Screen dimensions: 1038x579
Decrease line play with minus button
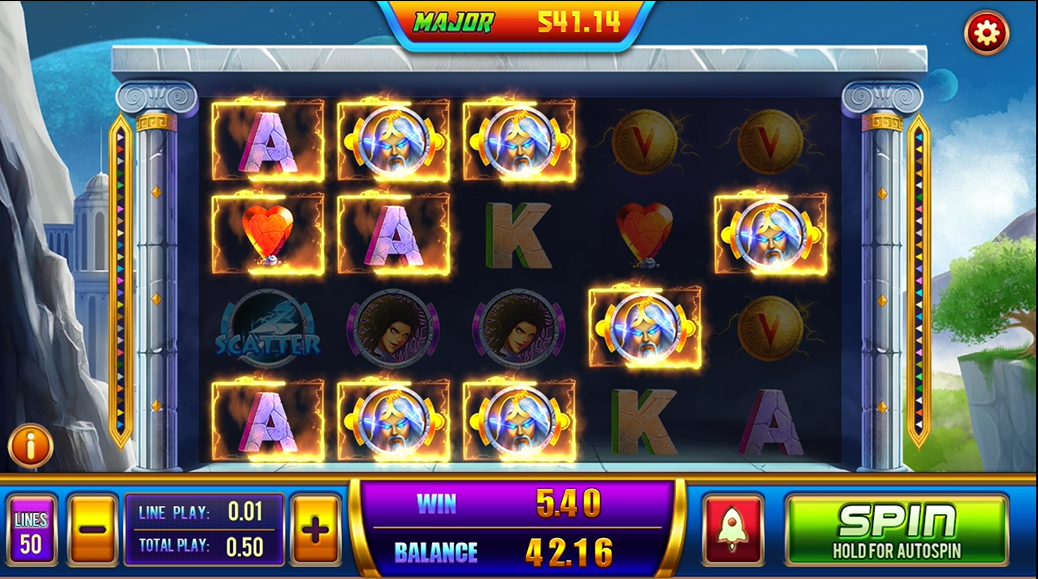pos(92,529)
